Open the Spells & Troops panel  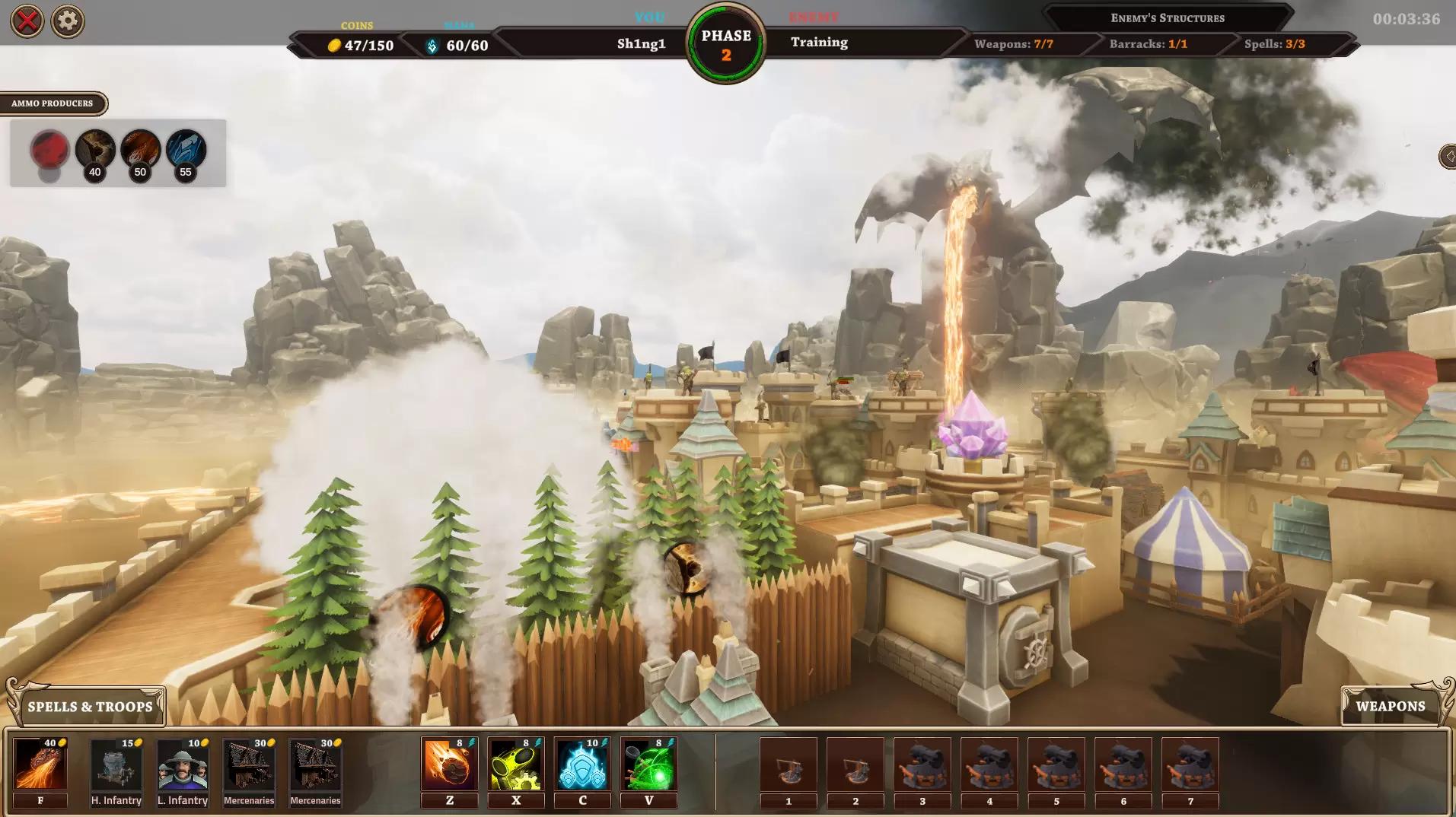point(90,707)
